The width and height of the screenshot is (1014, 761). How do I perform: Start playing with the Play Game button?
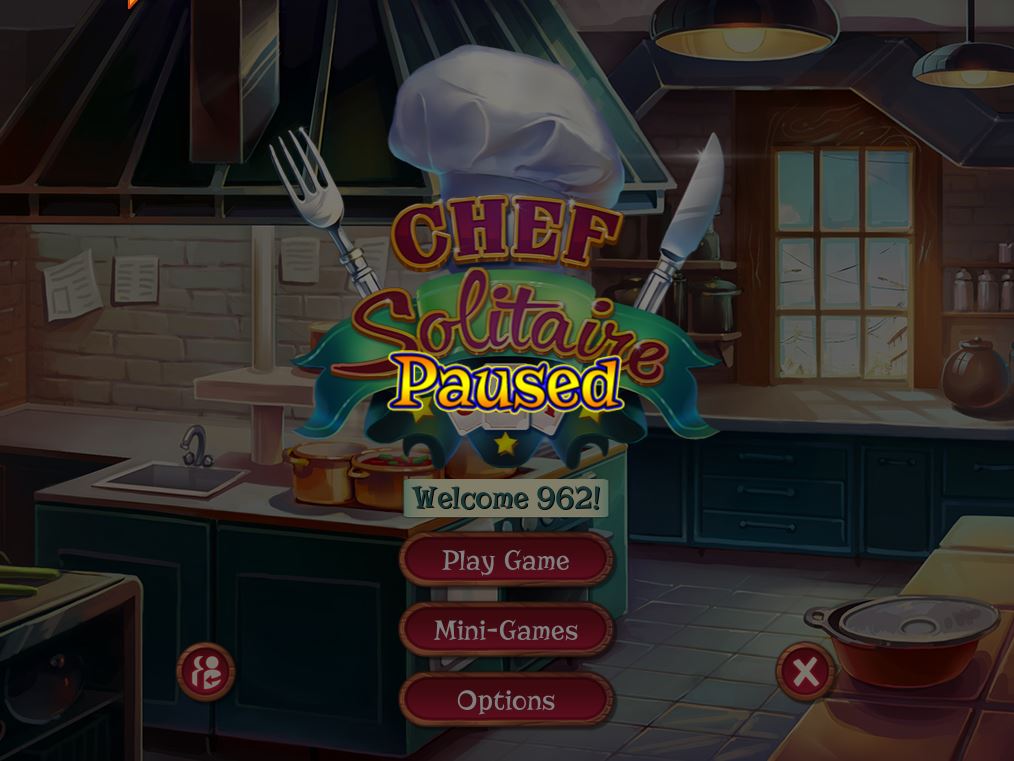pos(506,560)
